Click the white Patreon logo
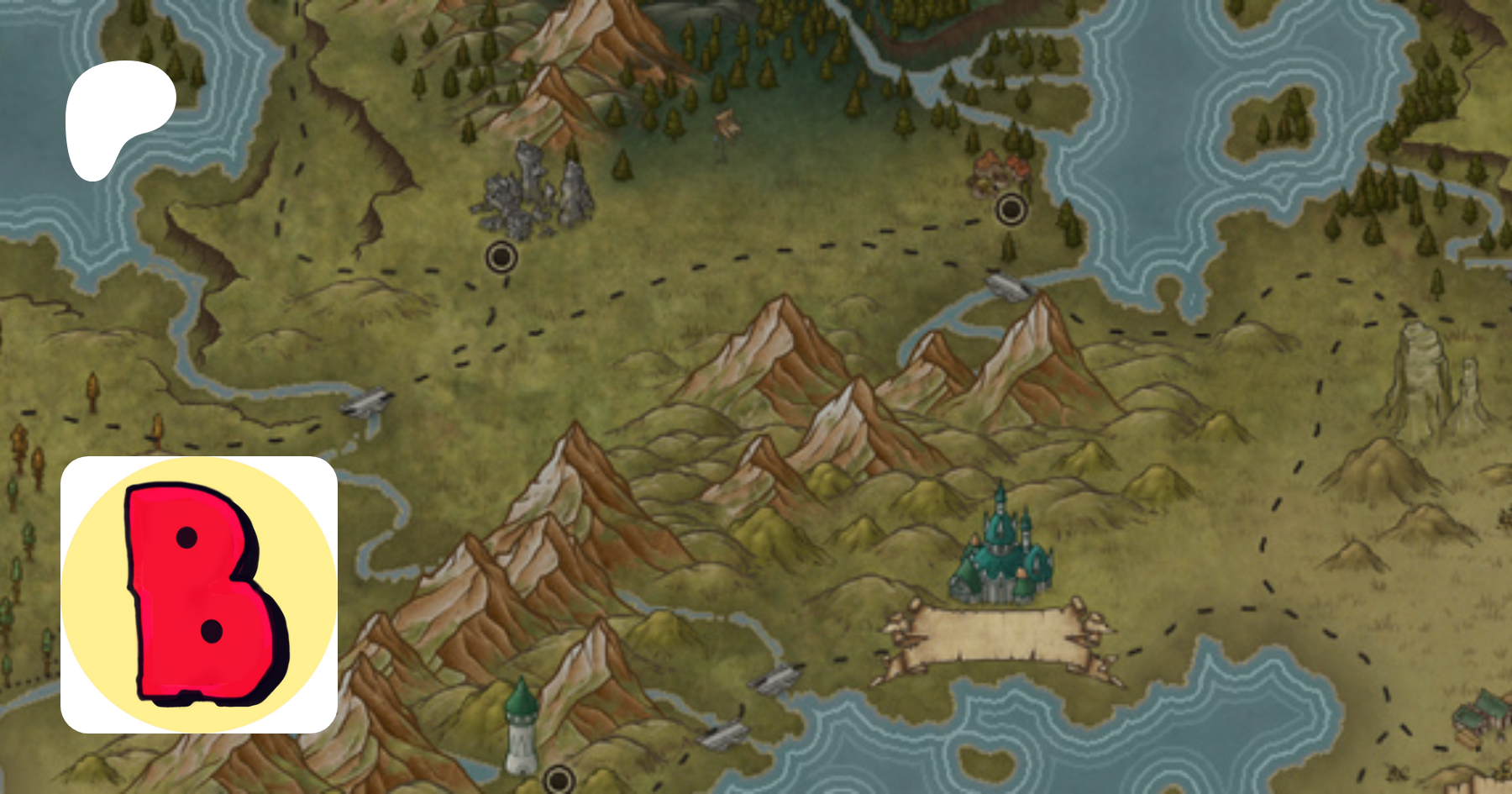This screenshot has height=794, width=1512. 118,116
